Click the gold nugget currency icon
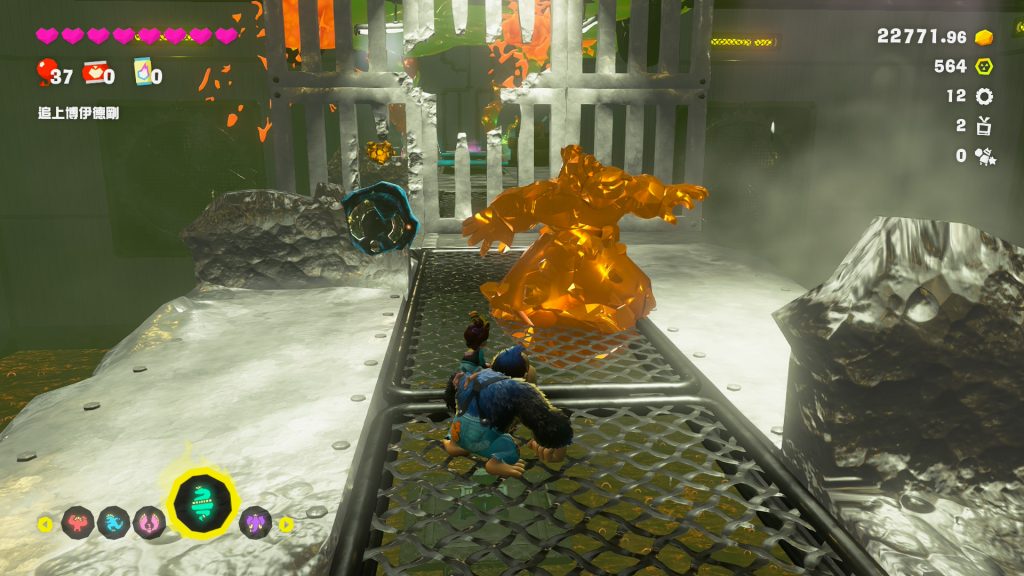1024x576 pixels. pyautogui.click(x=984, y=37)
